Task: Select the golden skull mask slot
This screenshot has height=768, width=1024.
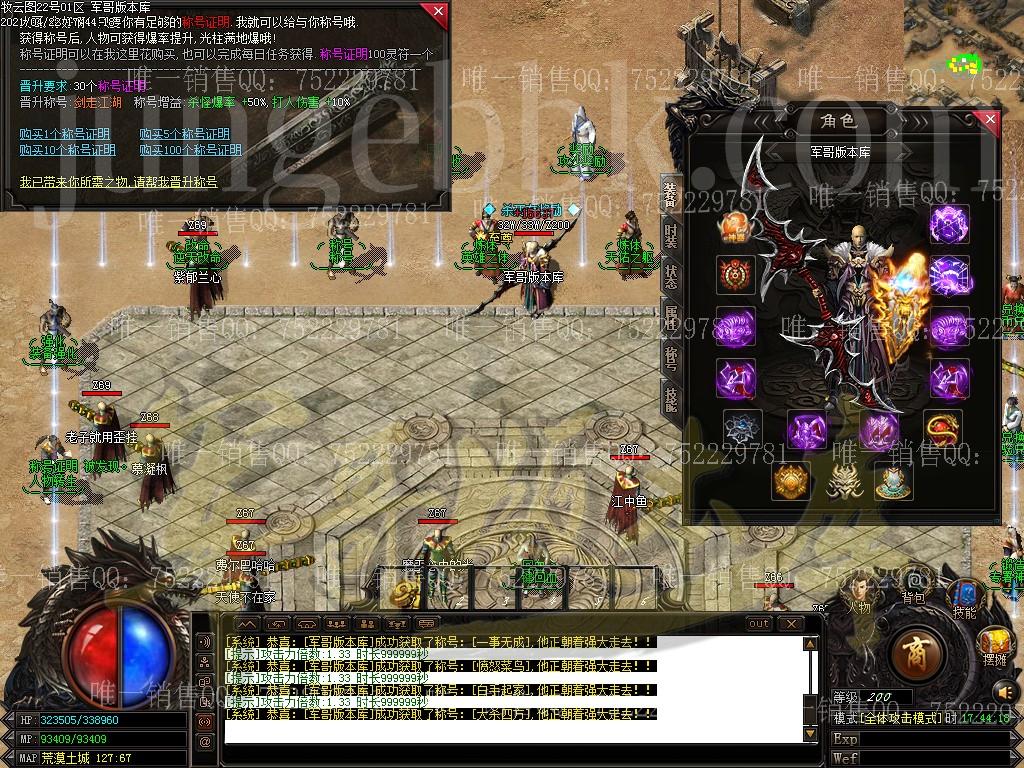Action: 842,481
